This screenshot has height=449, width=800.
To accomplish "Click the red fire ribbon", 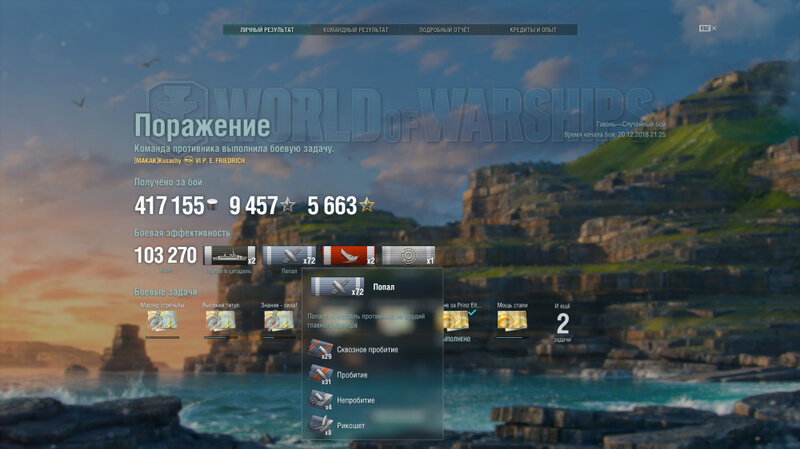I will coord(348,256).
